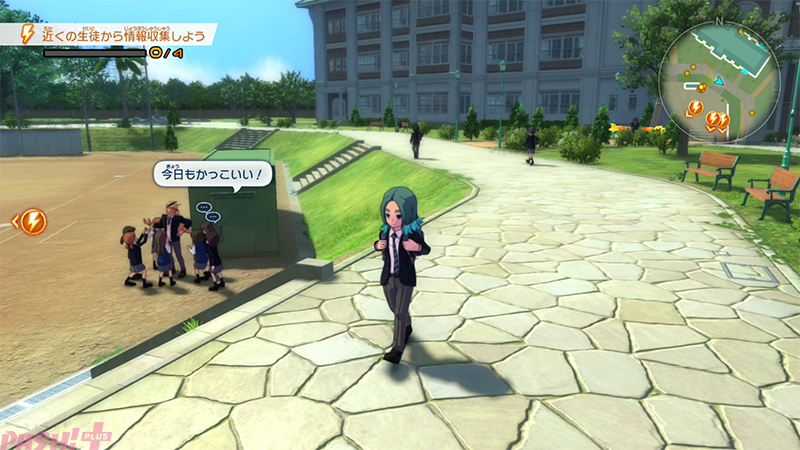
Task: Open the circular minimap
Action: pyautogui.click(x=718, y=82)
